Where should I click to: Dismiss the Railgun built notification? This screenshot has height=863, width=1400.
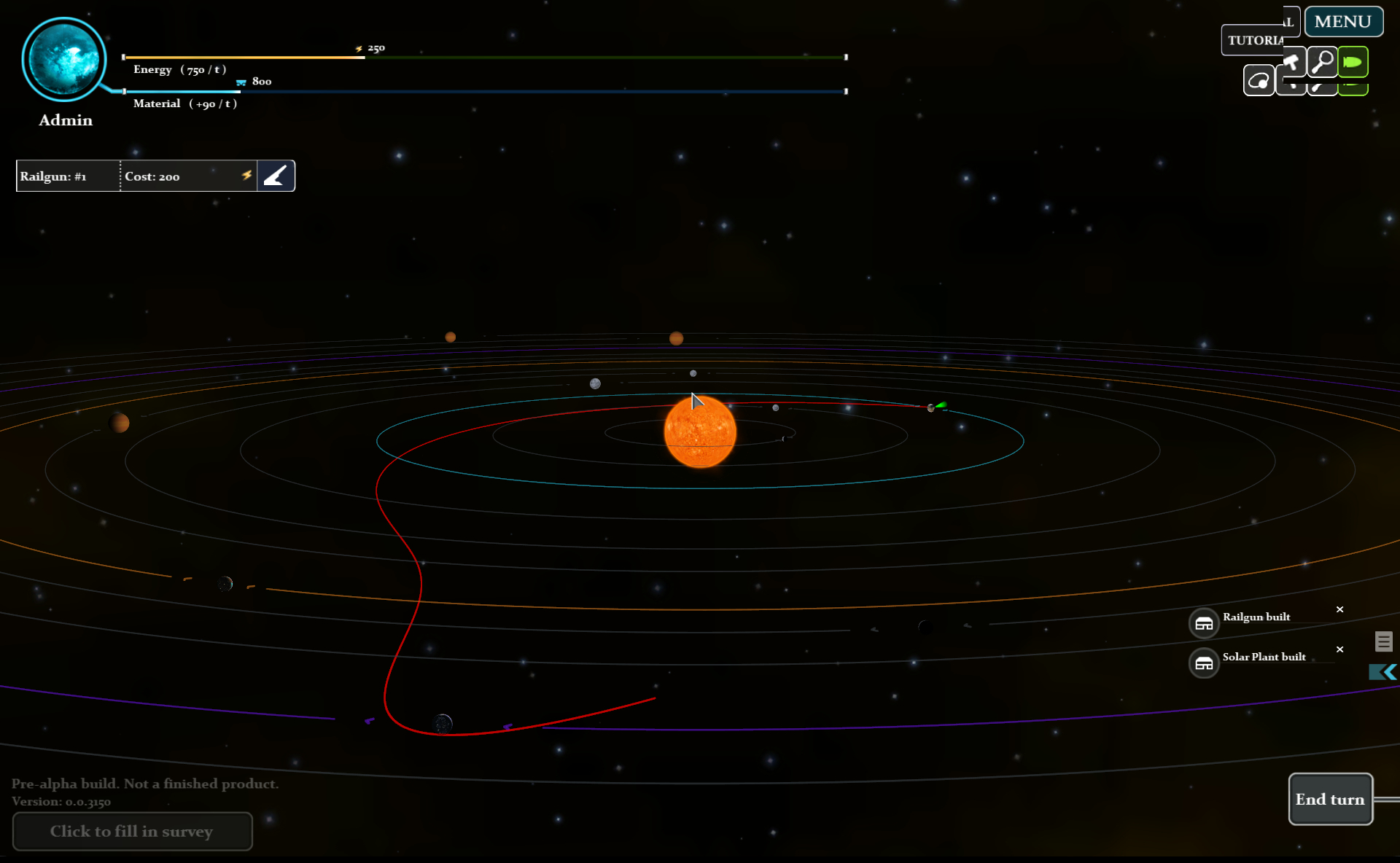pos(1339,609)
